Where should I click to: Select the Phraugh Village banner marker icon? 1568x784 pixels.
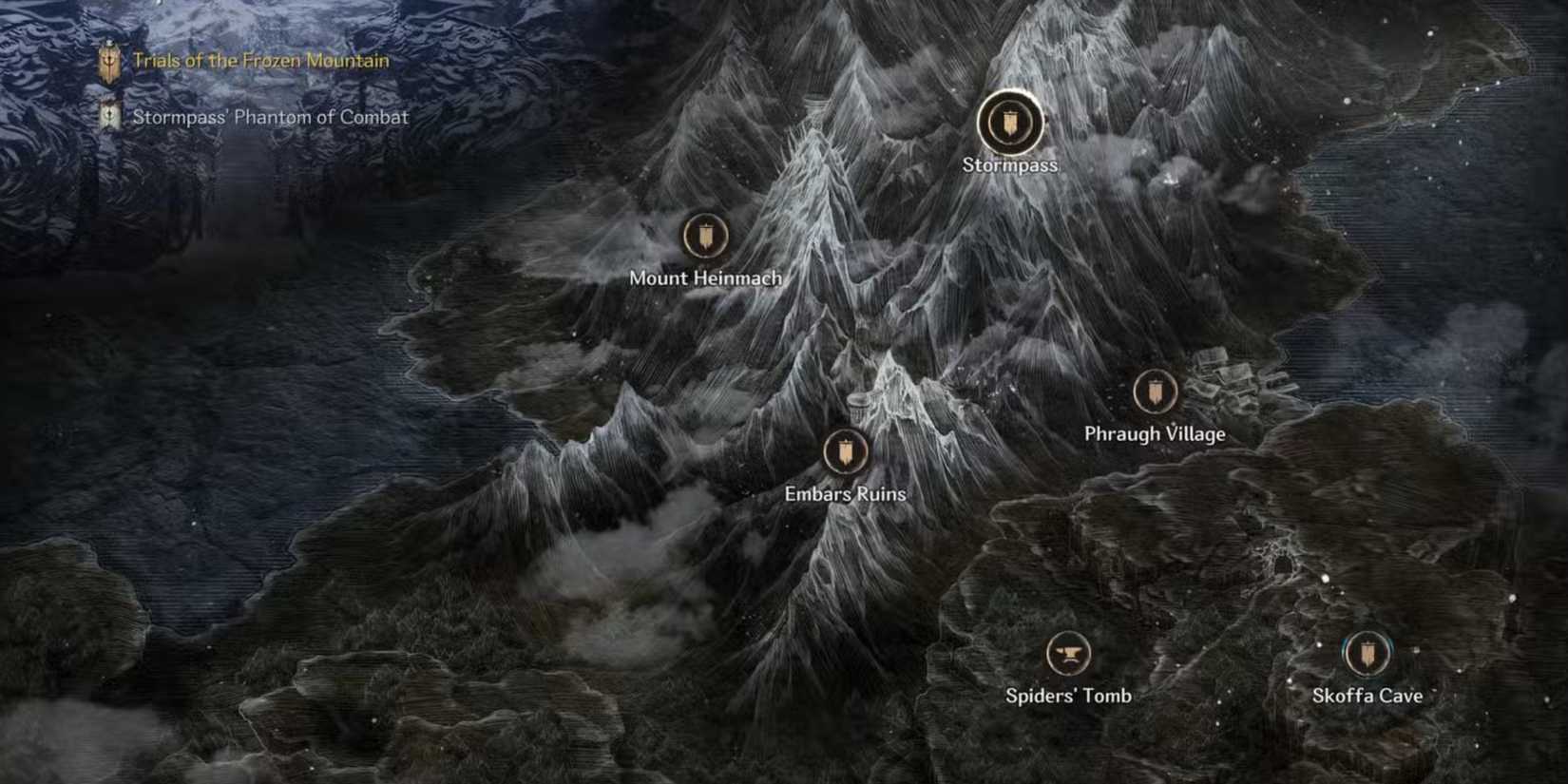click(x=1154, y=392)
